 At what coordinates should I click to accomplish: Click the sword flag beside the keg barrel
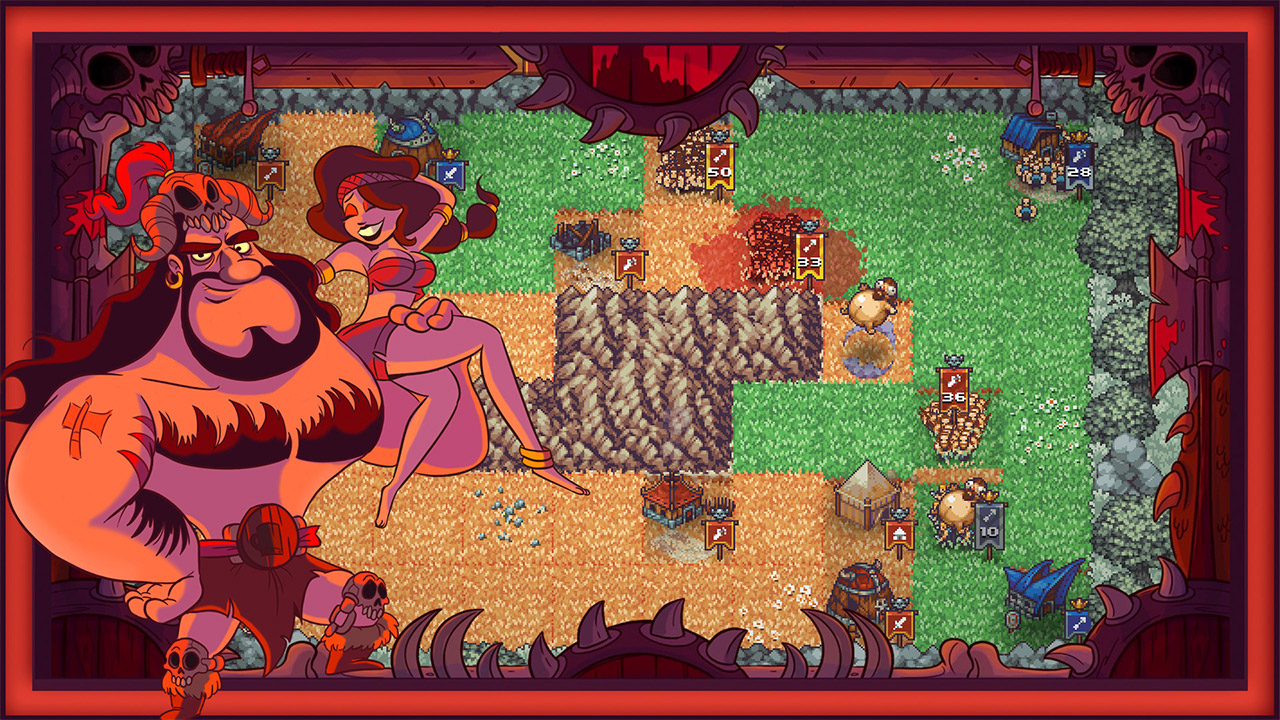[x=899, y=623]
